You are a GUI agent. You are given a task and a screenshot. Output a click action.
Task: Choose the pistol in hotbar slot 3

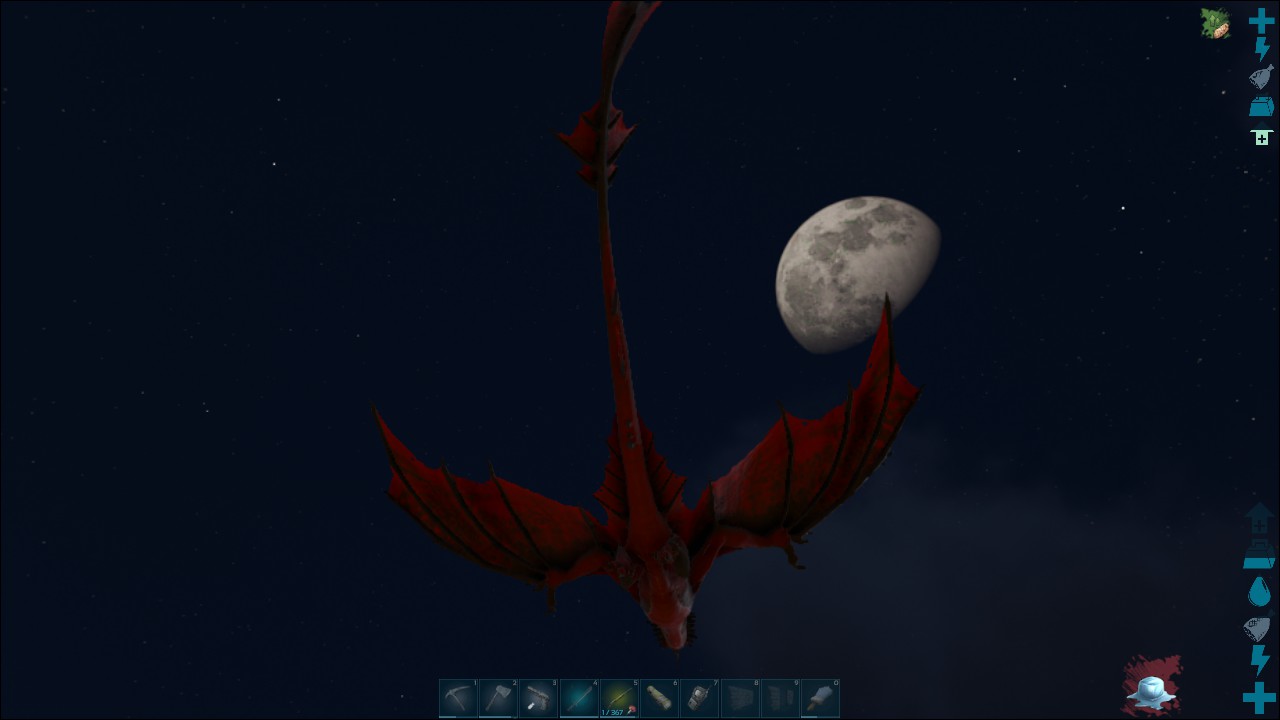[x=538, y=698]
